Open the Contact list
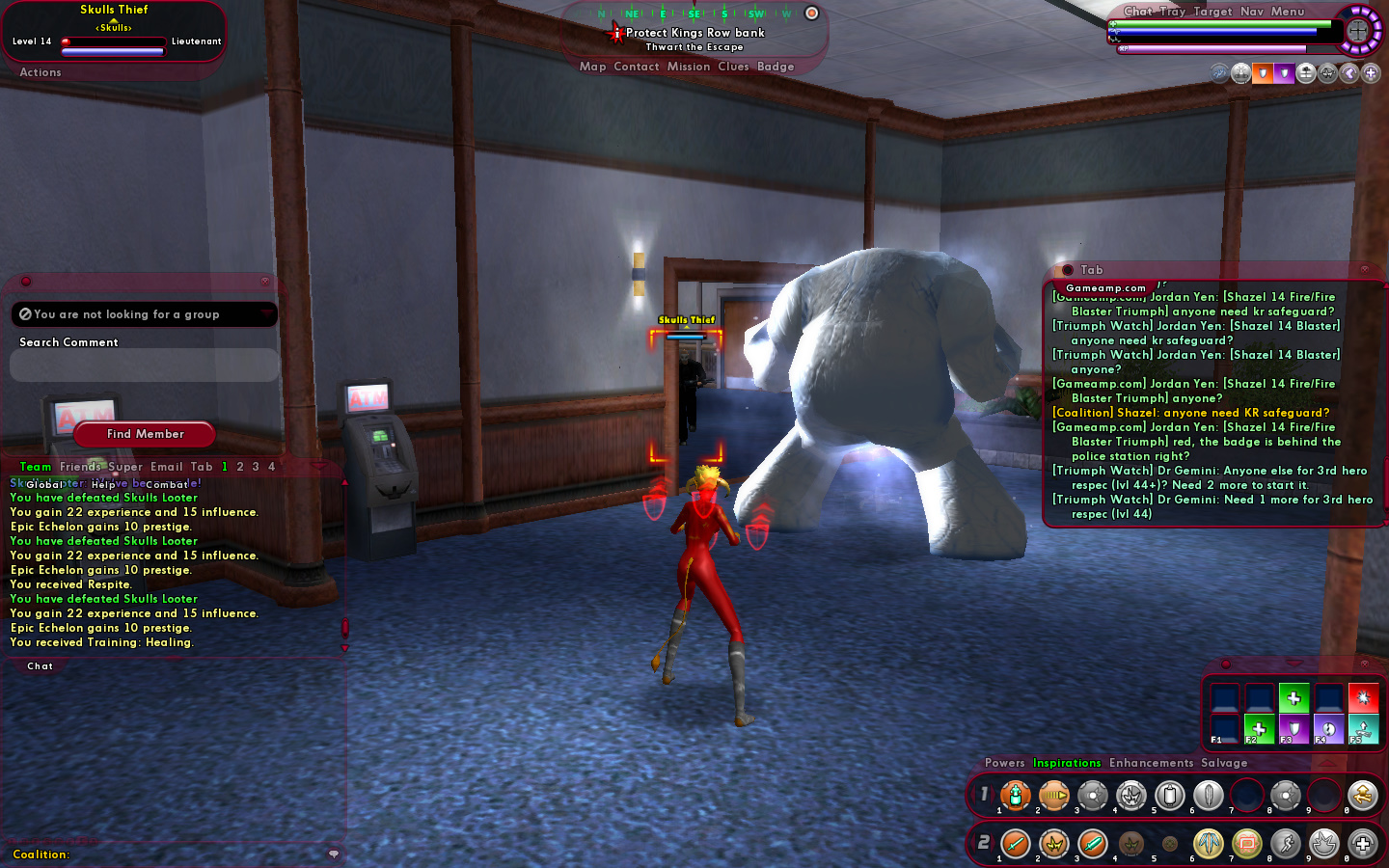This screenshot has width=1389, height=868. (x=637, y=67)
